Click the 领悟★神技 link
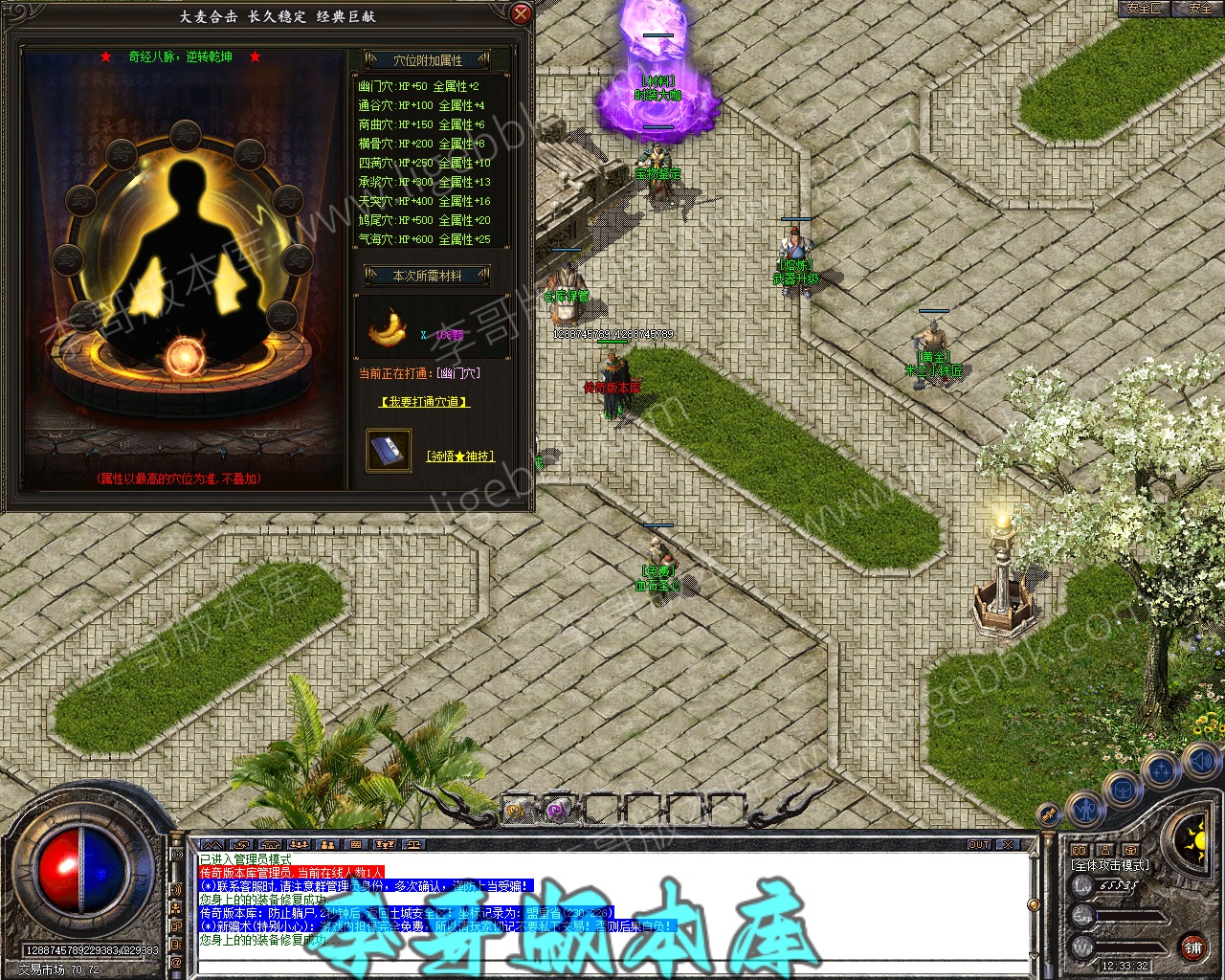This screenshot has width=1225, height=980. [x=459, y=457]
